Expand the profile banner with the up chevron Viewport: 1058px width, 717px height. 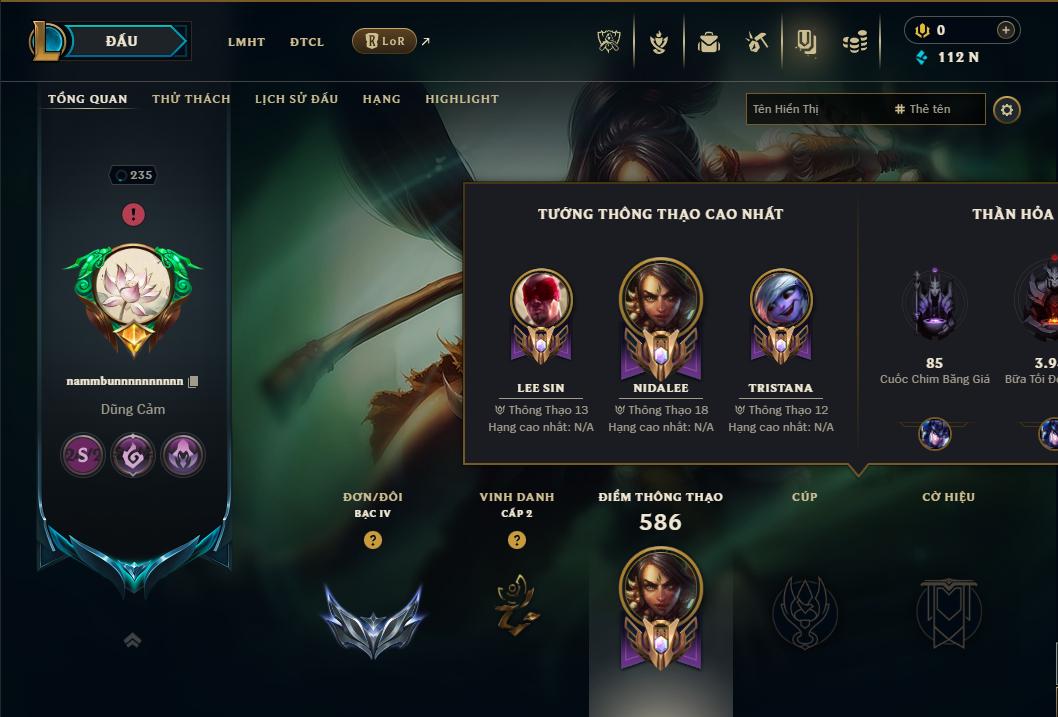[x=133, y=641]
